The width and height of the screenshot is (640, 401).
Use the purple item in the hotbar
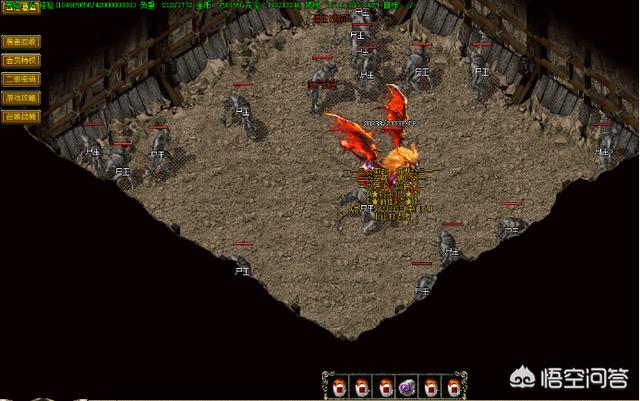pos(408,386)
